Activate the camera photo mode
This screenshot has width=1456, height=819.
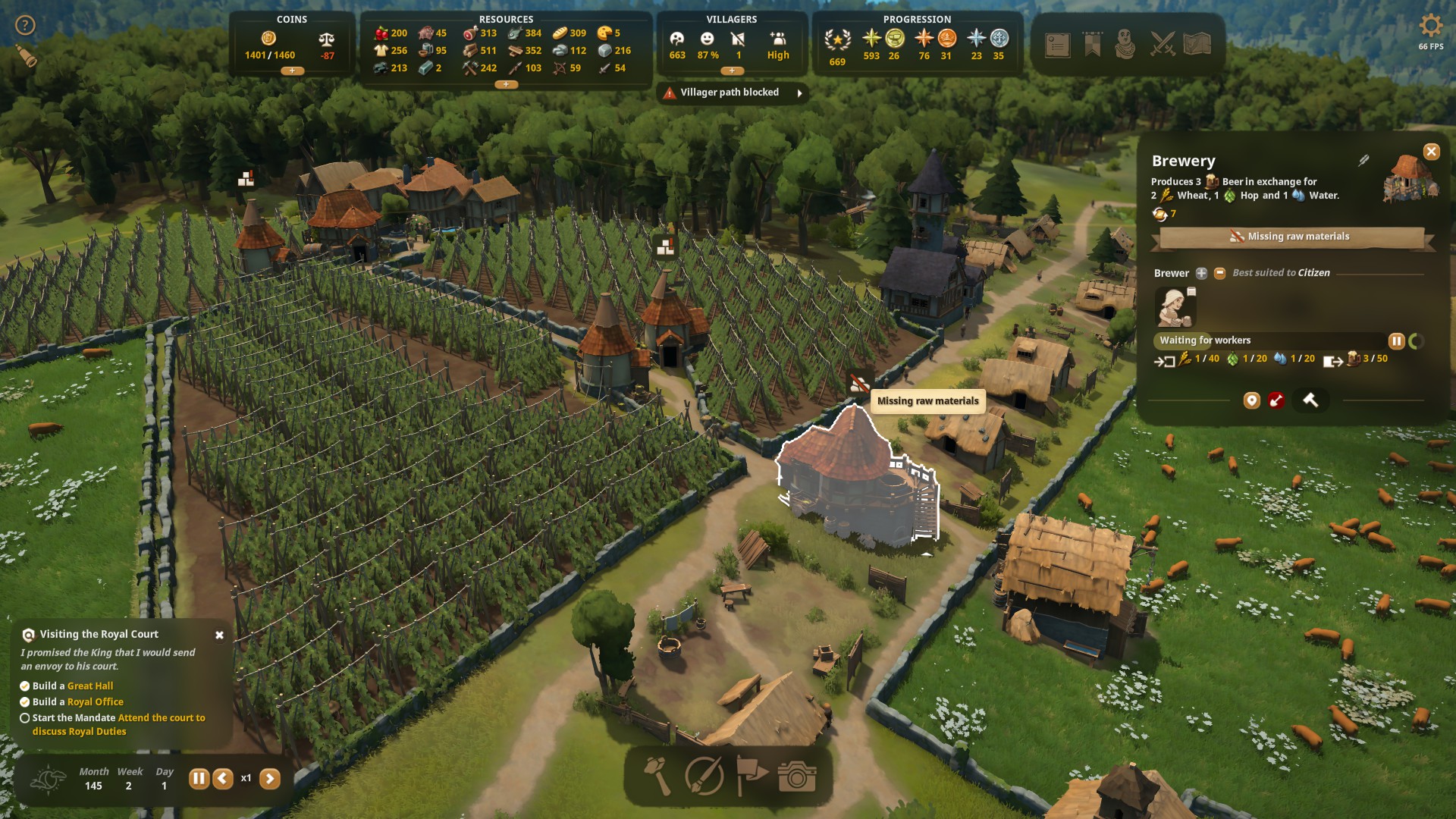click(x=796, y=777)
